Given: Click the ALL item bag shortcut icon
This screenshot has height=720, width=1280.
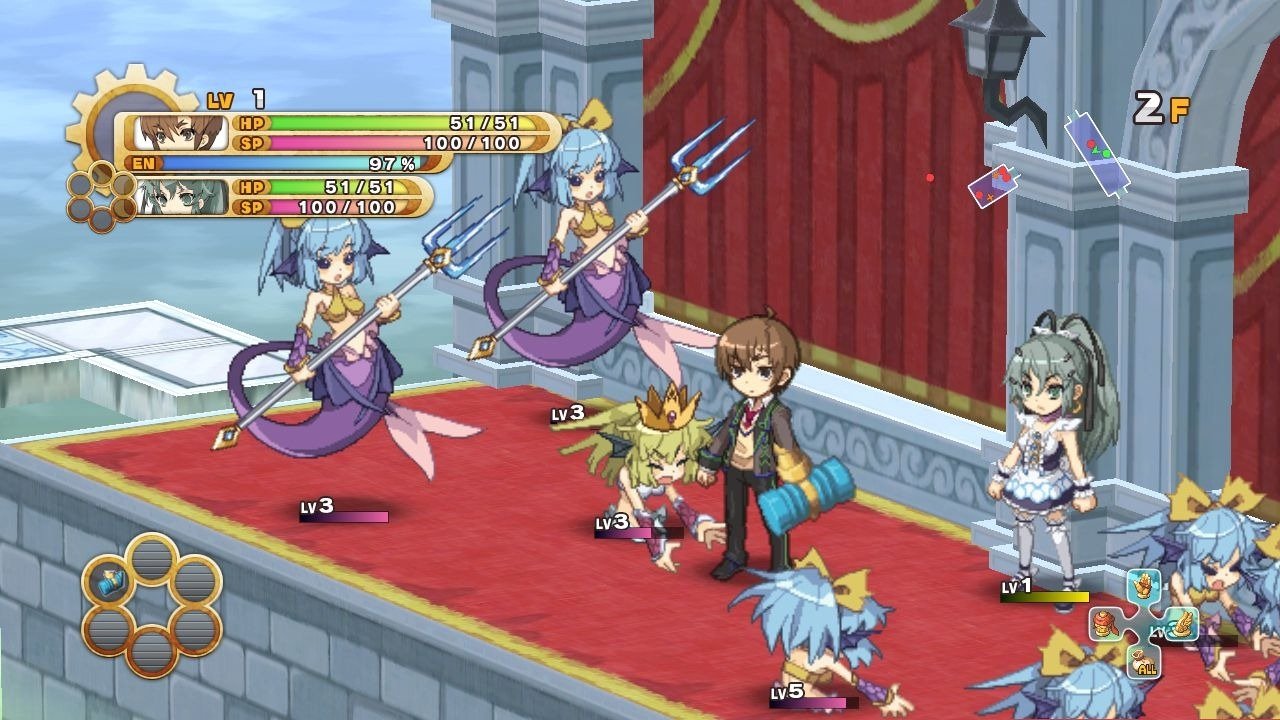Looking at the screenshot, I should pyautogui.click(x=1143, y=662).
